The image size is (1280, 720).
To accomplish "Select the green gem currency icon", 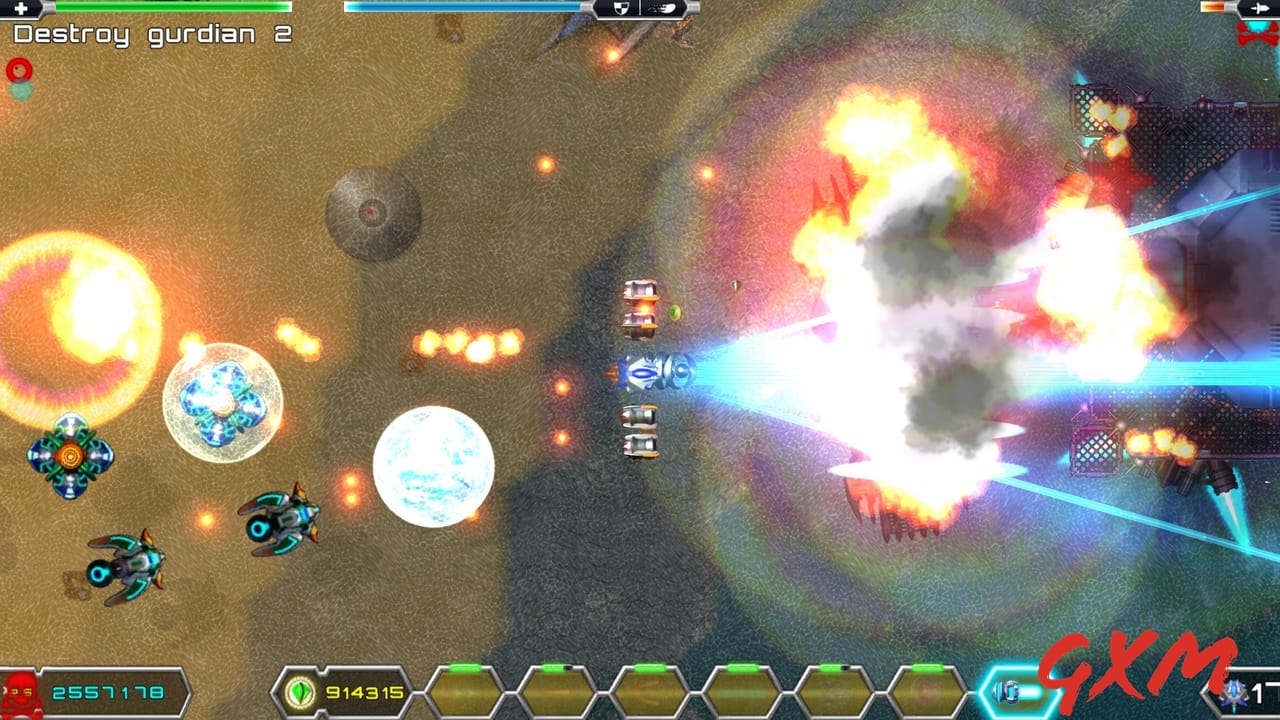I will 298,690.
